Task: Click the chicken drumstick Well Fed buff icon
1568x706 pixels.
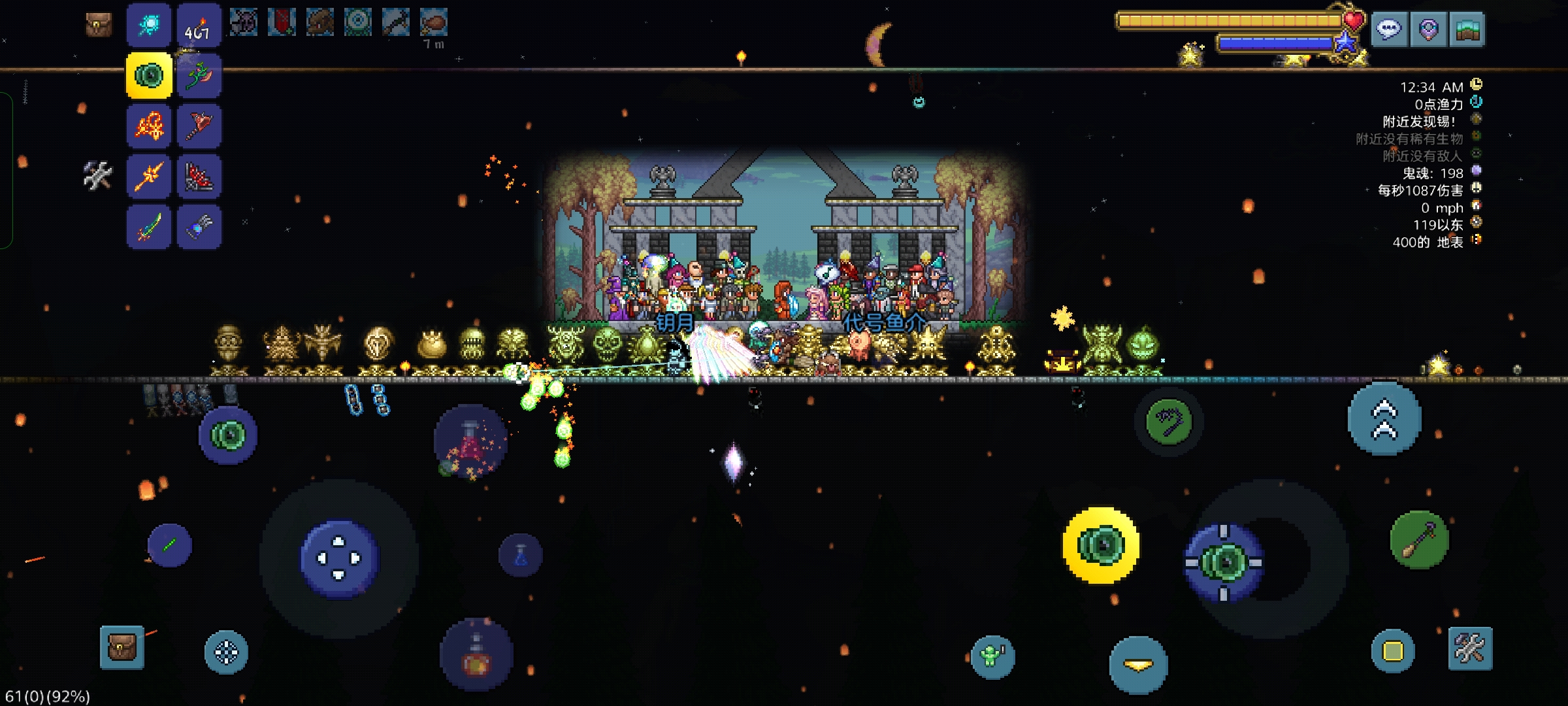Action: click(433, 24)
